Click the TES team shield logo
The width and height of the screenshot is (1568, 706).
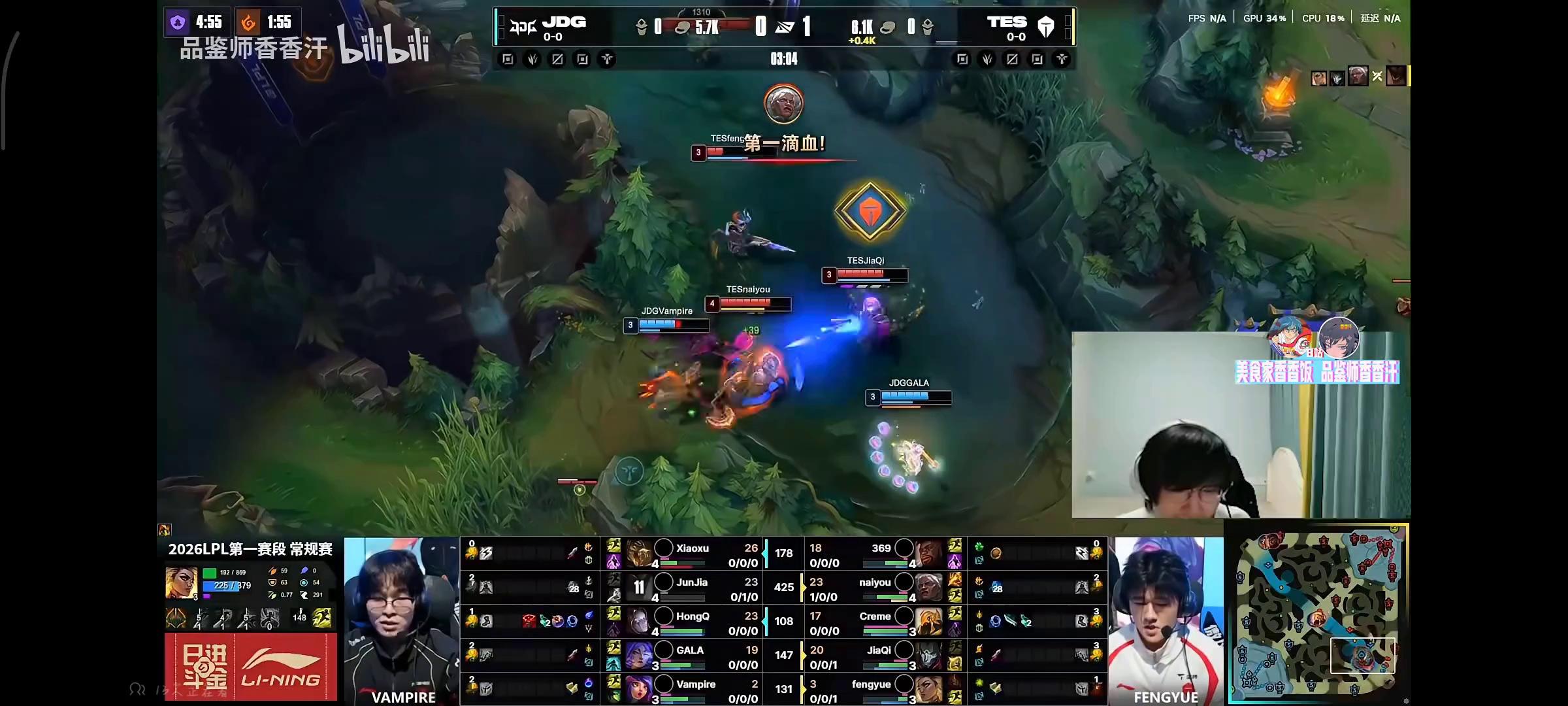pyautogui.click(x=1046, y=27)
